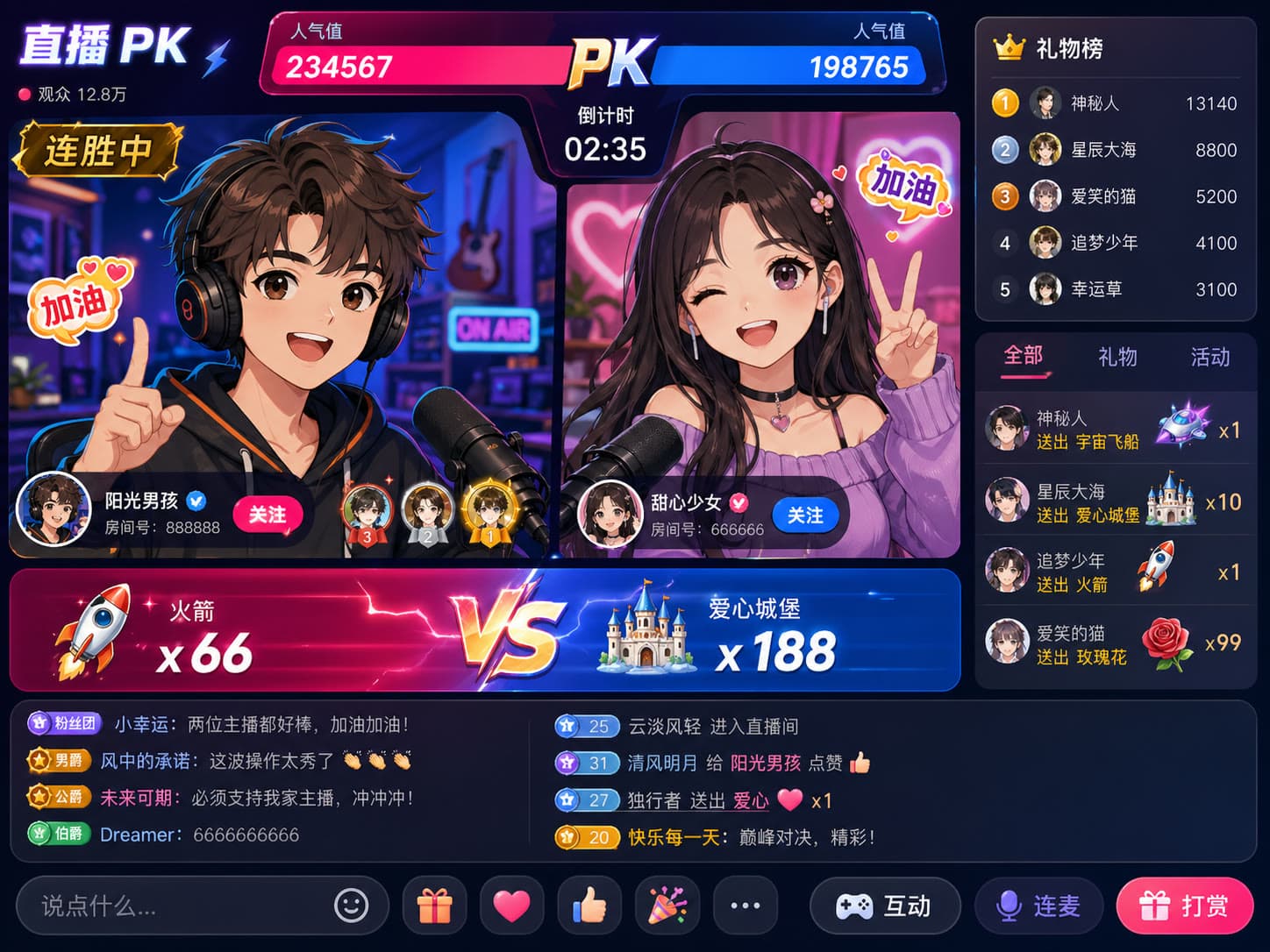Image resolution: width=1270 pixels, height=952 pixels.
Task: Open interaction panel via 互动 controller button
Action: click(885, 906)
